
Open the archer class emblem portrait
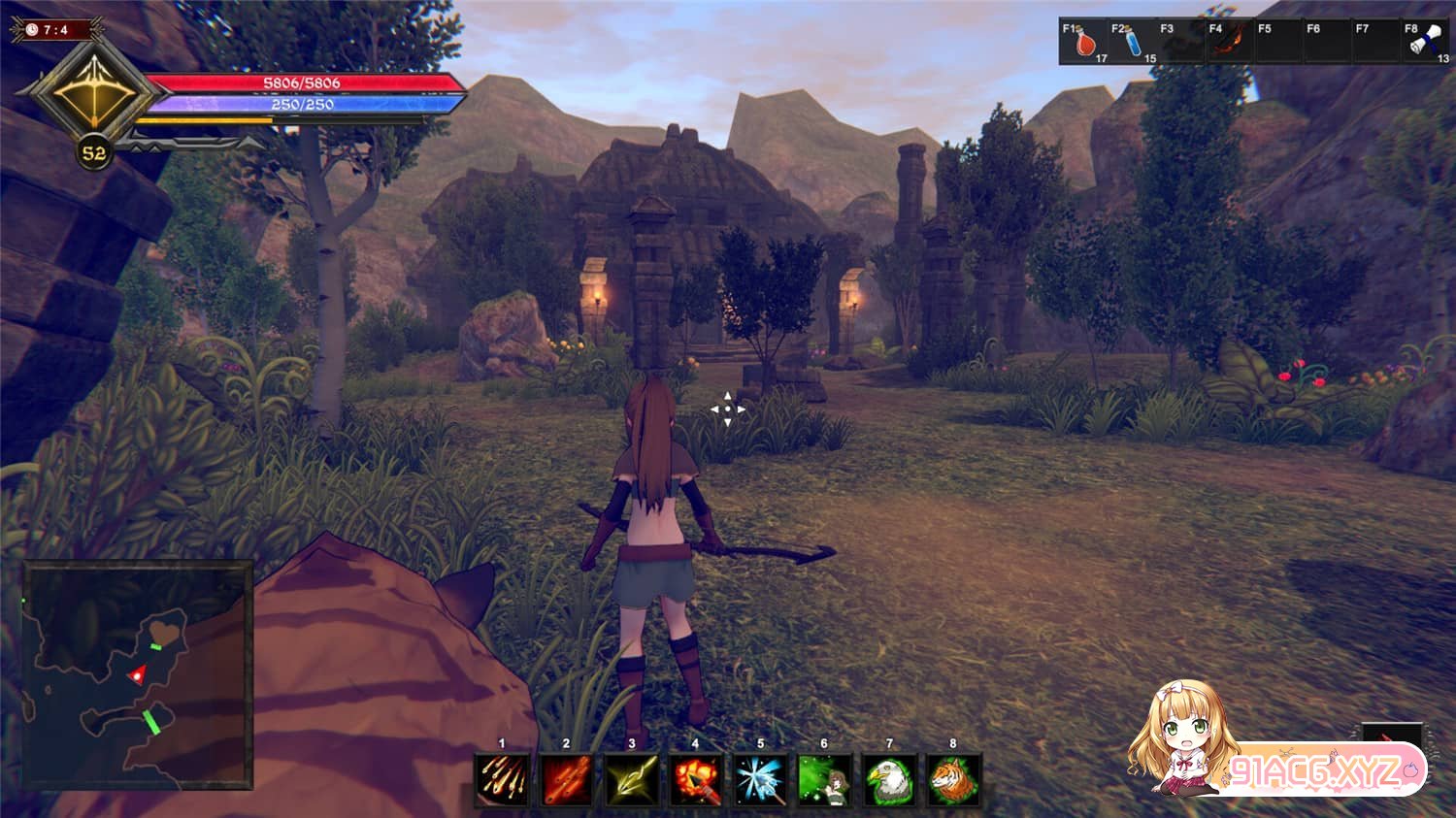click(91, 94)
